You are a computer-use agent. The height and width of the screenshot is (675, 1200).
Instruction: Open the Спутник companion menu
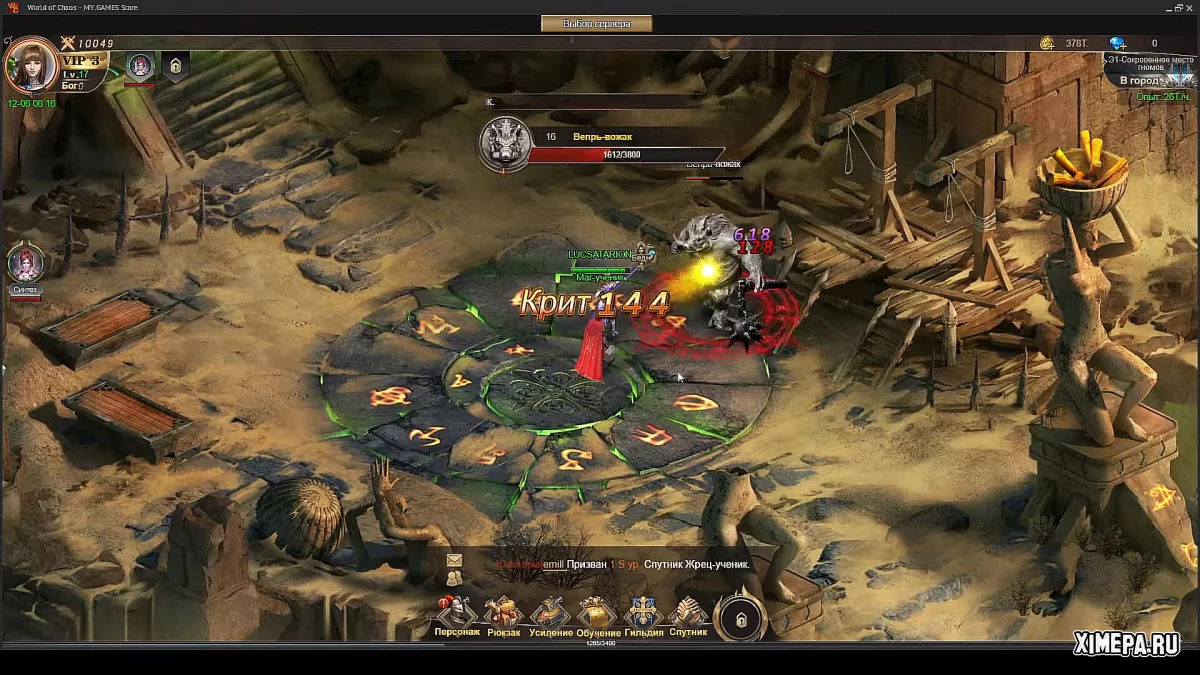[x=688, y=614]
